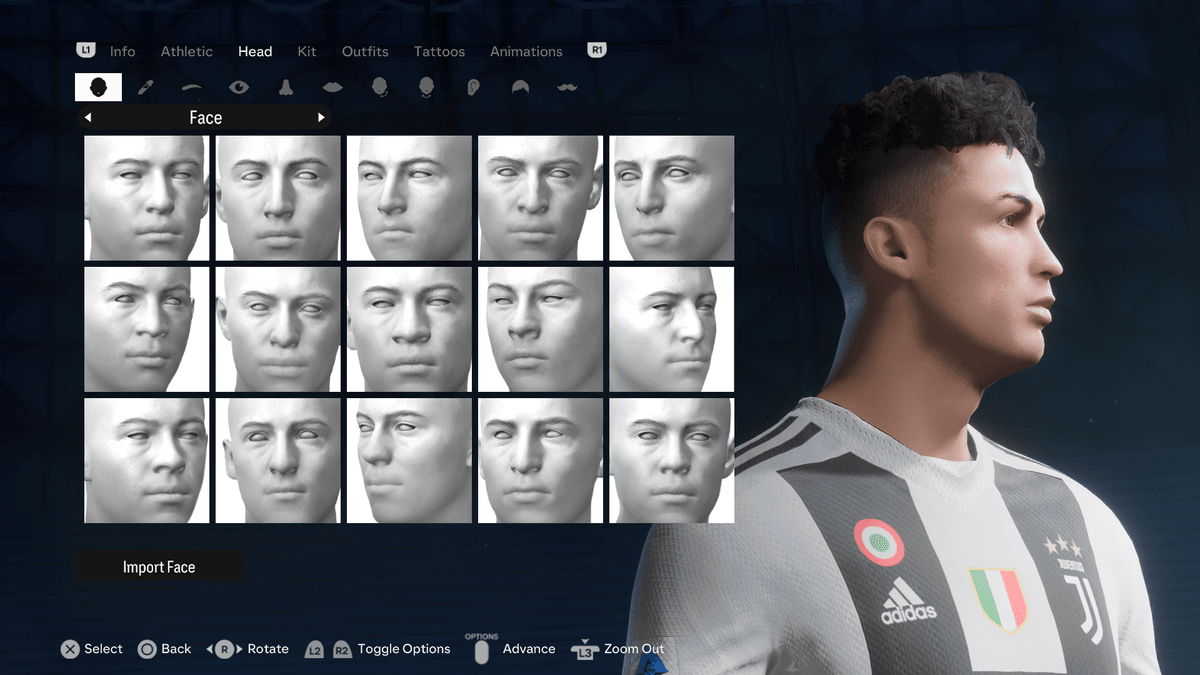The image size is (1200, 675).
Task: Click the right arrow beside Face
Action: 321,118
